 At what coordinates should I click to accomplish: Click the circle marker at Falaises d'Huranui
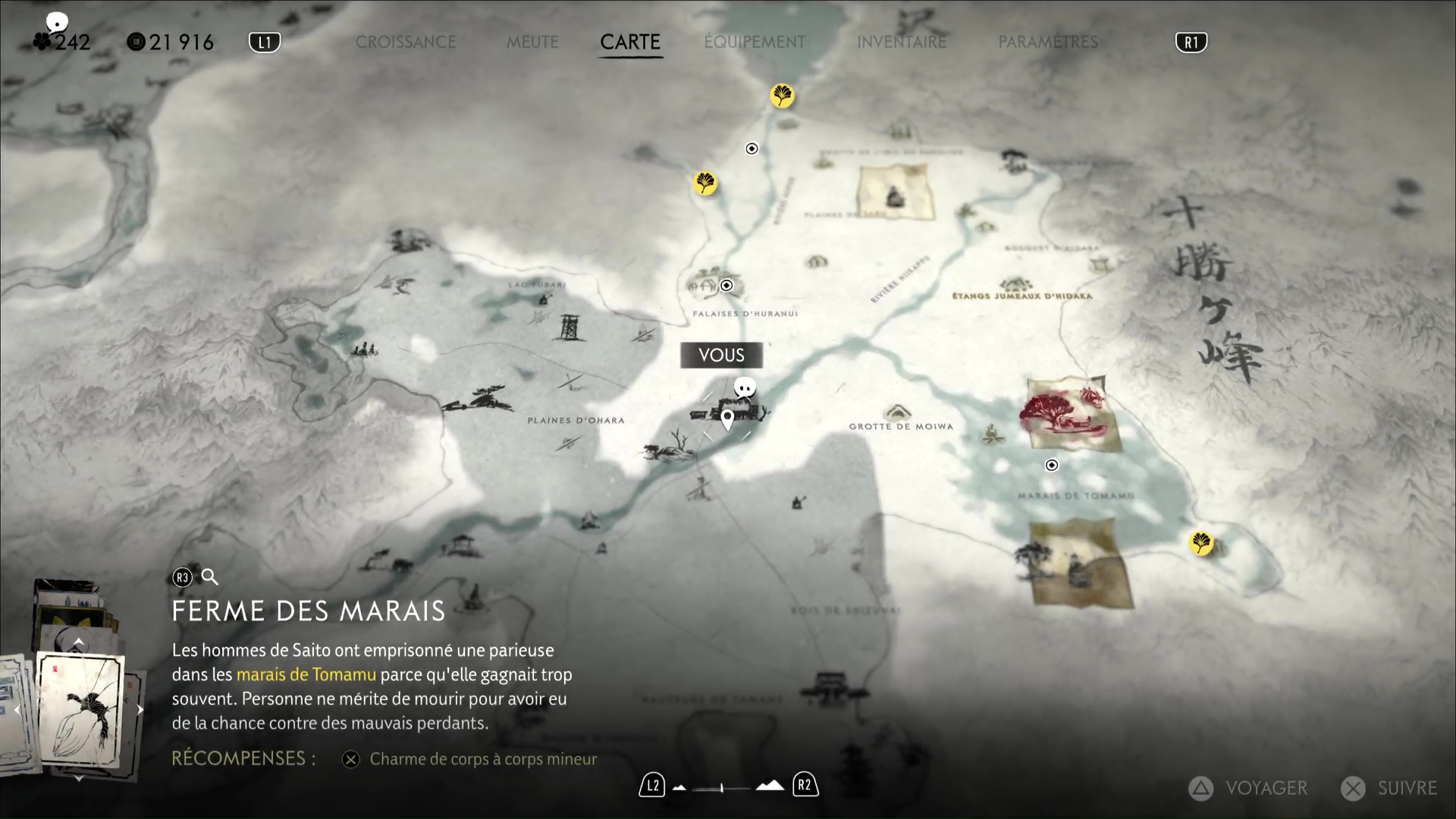point(726,286)
